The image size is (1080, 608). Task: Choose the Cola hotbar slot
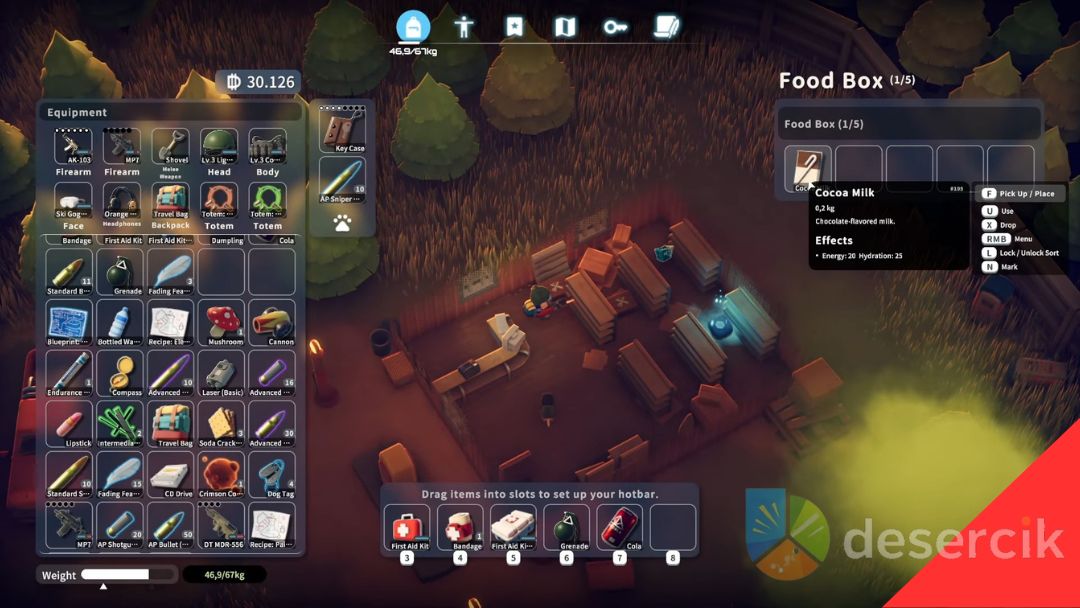coord(619,527)
